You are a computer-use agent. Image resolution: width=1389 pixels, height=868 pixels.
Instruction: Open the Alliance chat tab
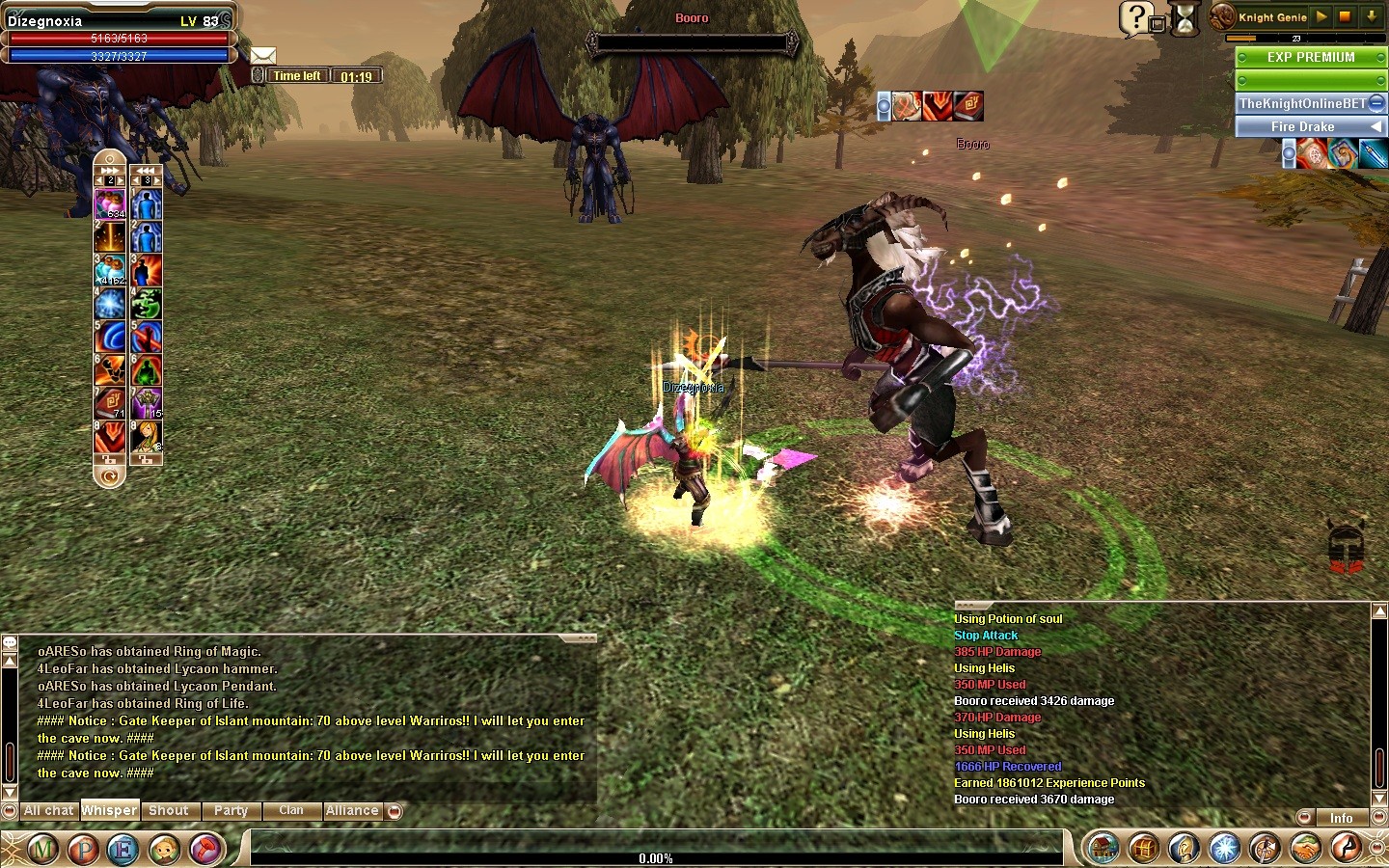[352, 811]
